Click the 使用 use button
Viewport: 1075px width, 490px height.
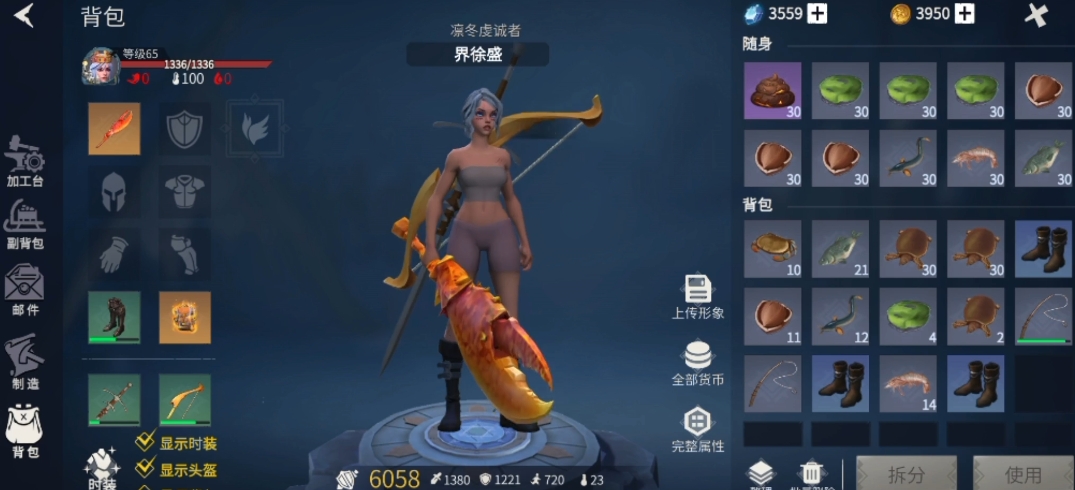1022,474
